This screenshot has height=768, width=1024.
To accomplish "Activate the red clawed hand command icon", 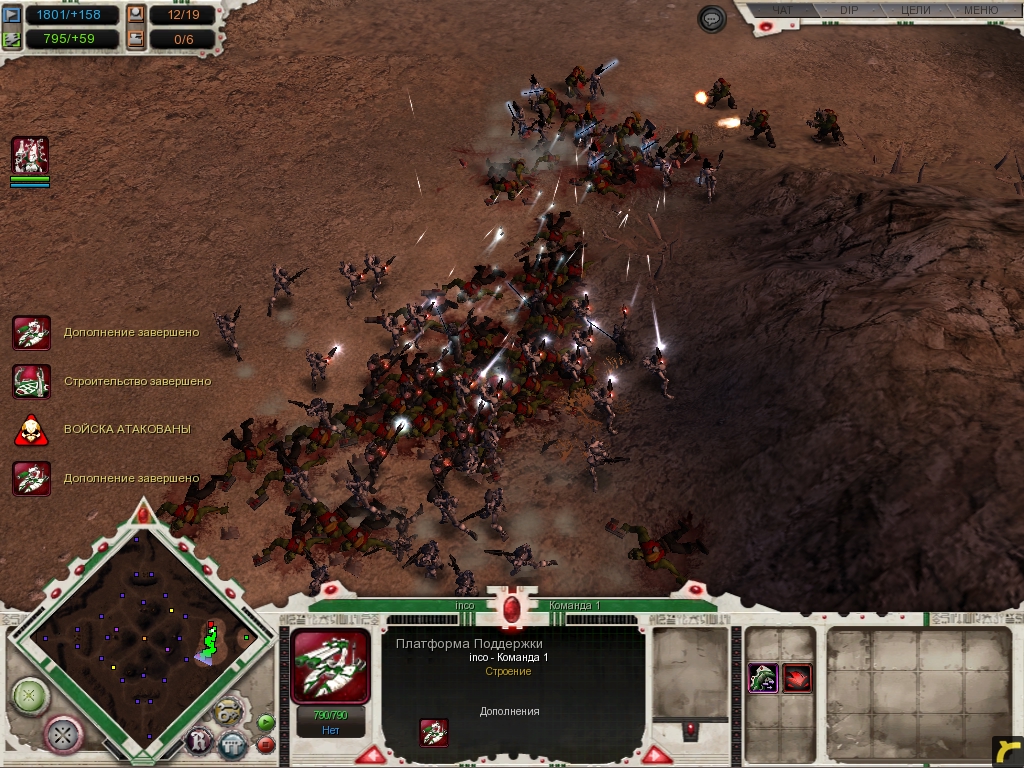I will (797, 678).
